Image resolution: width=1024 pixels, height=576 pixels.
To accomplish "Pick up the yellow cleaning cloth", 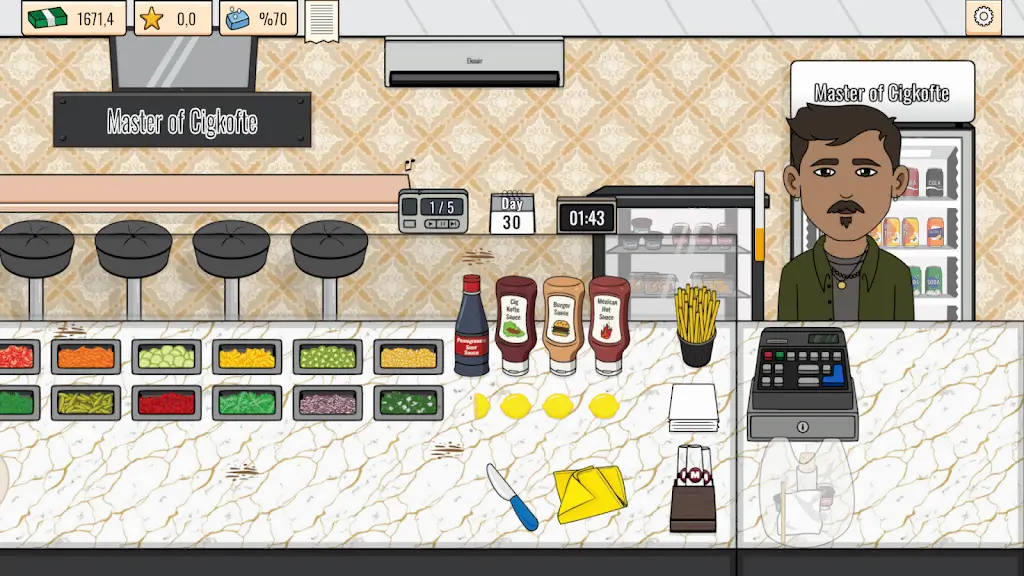I will pyautogui.click(x=590, y=493).
